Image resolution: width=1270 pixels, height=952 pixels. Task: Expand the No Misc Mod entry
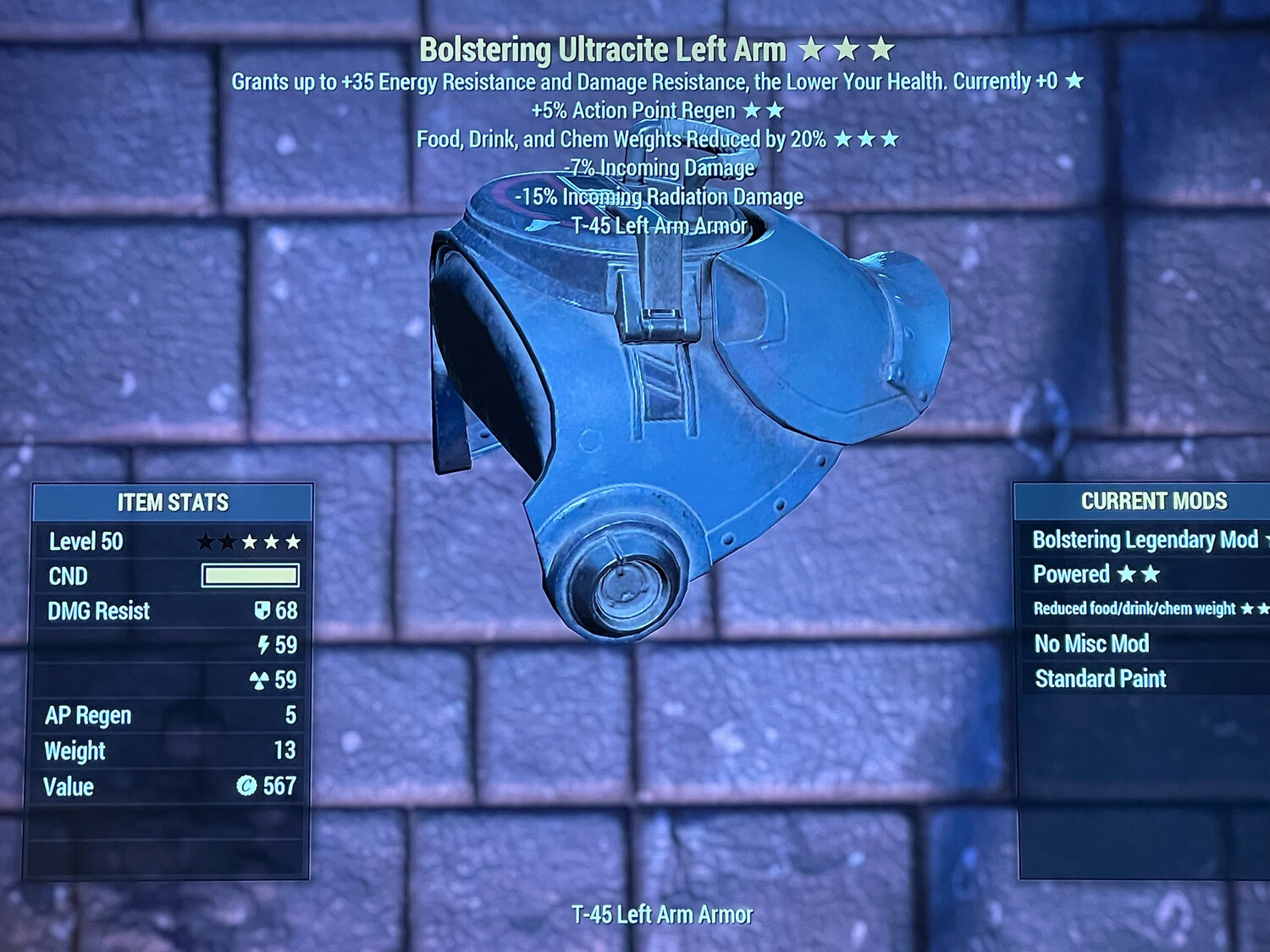1091,644
